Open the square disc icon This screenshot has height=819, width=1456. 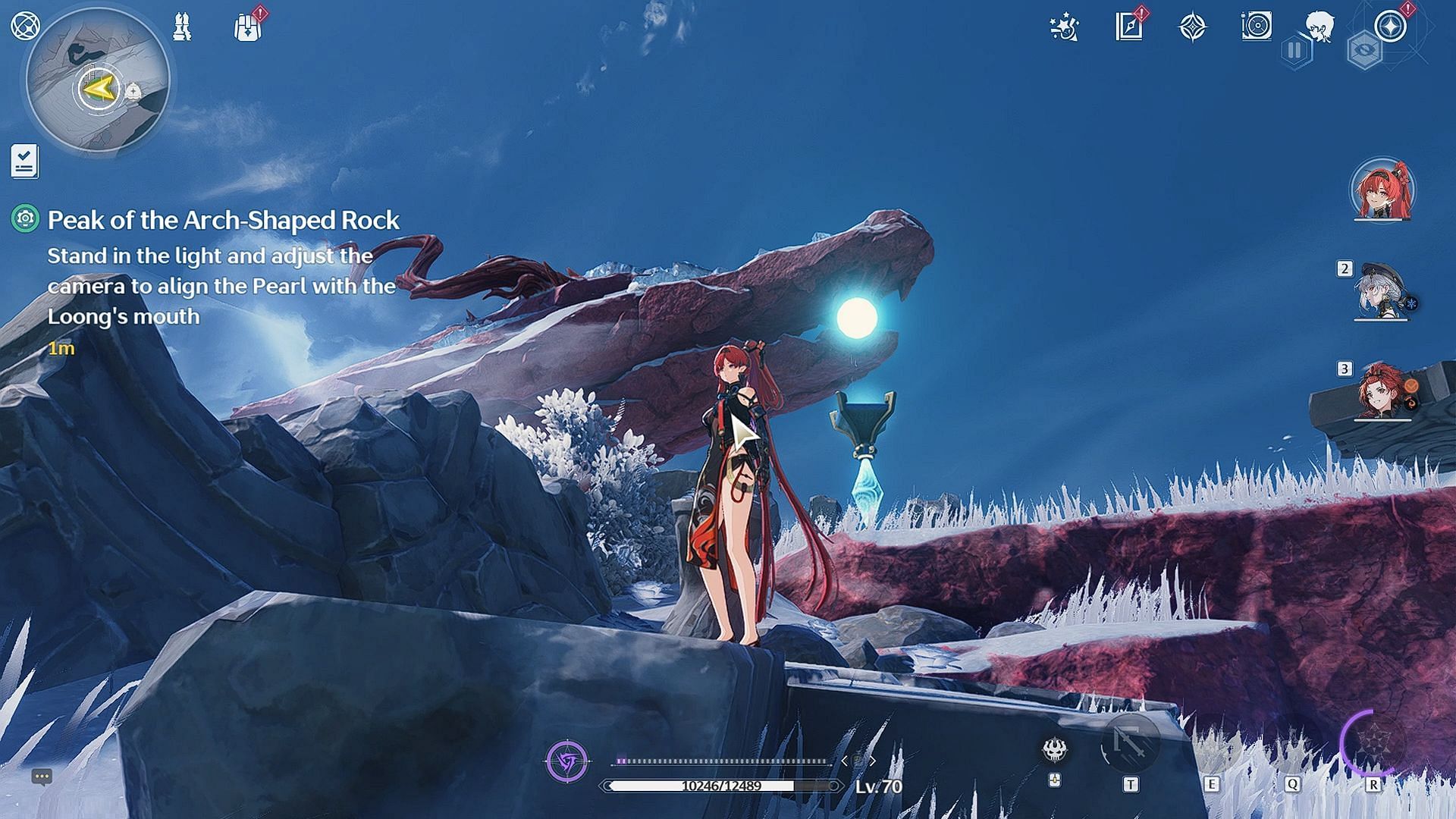[x=1257, y=27]
